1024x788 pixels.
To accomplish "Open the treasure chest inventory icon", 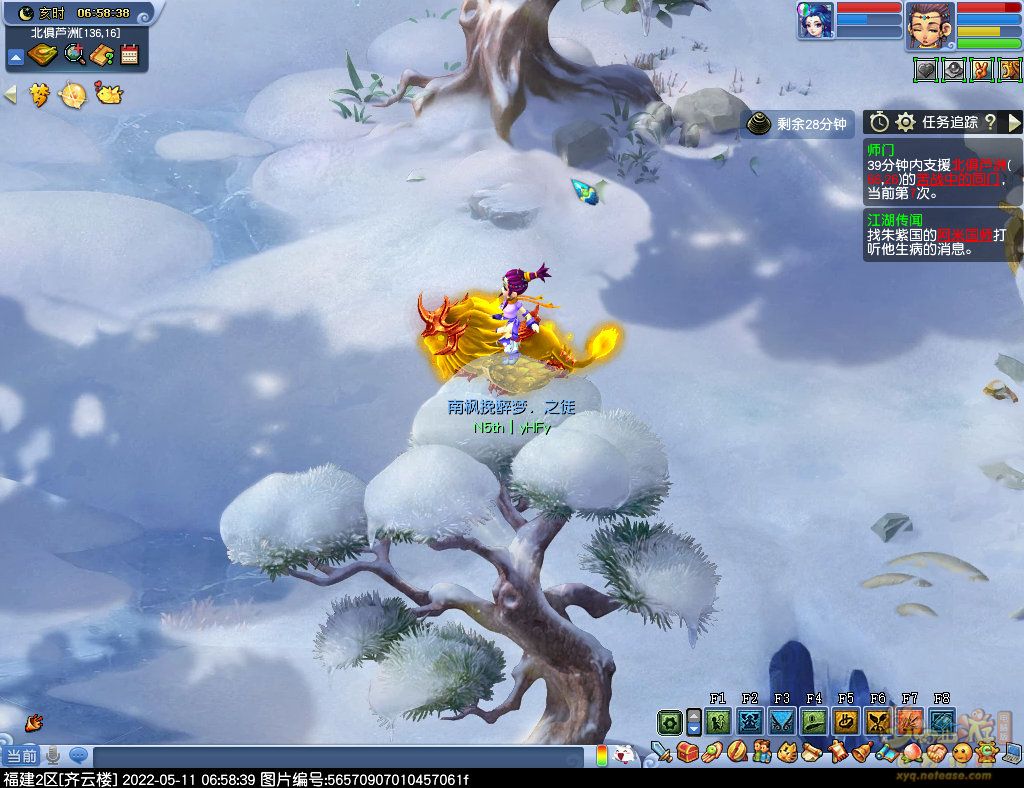I will point(688,751).
